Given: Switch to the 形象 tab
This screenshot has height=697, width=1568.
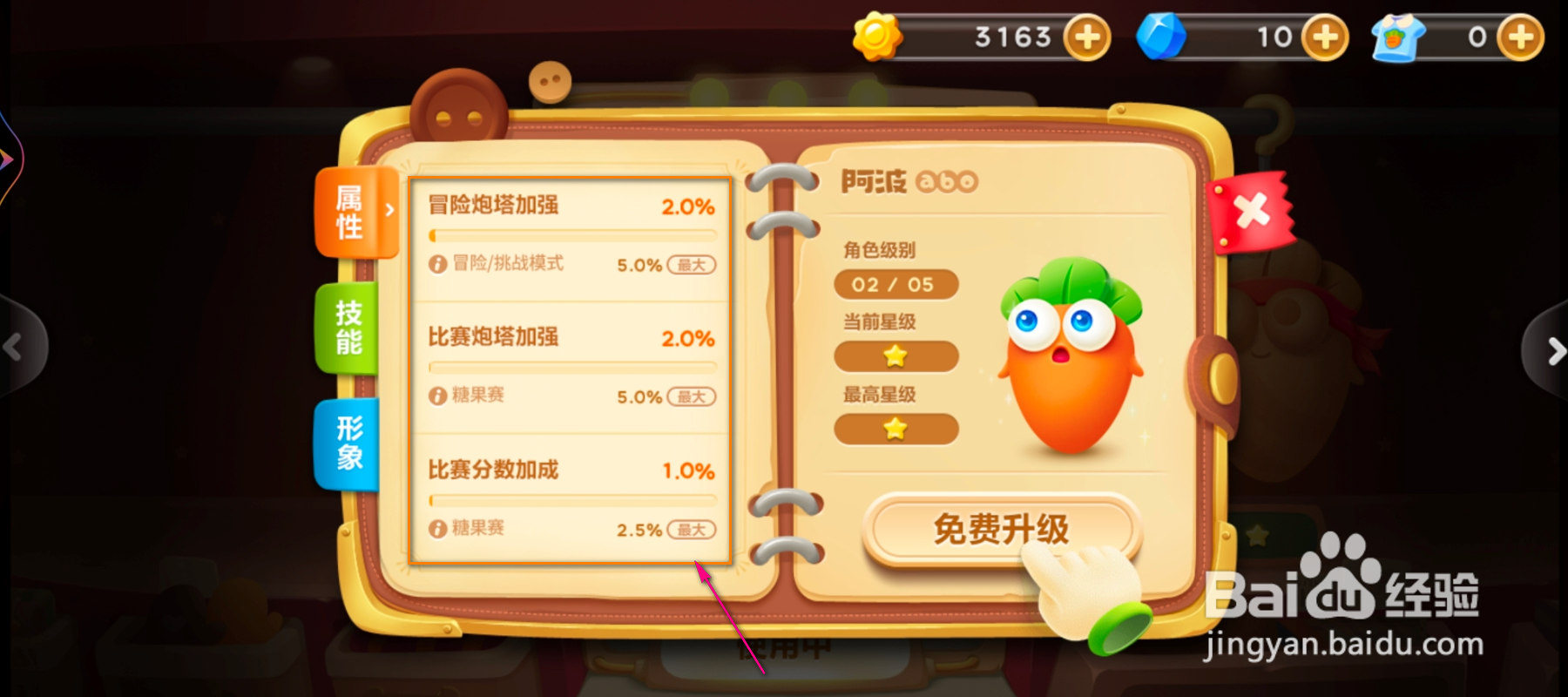Looking at the screenshot, I should (x=348, y=444).
